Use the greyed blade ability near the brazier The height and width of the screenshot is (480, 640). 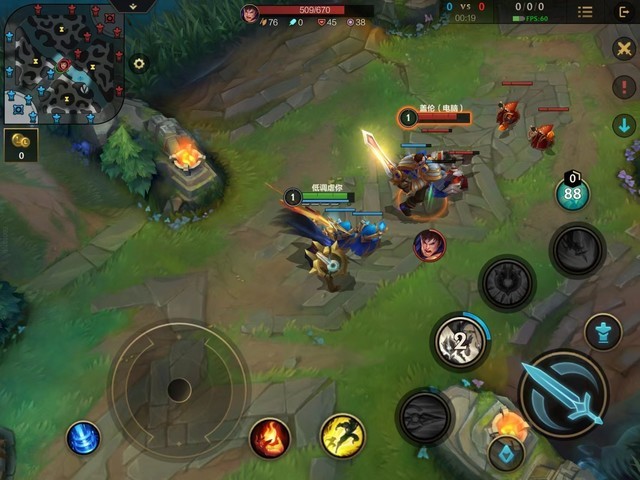(424, 417)
